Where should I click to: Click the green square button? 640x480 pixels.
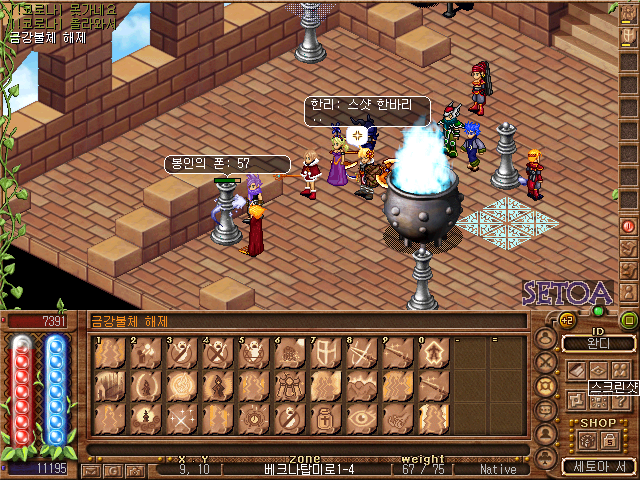pos(629,320)
